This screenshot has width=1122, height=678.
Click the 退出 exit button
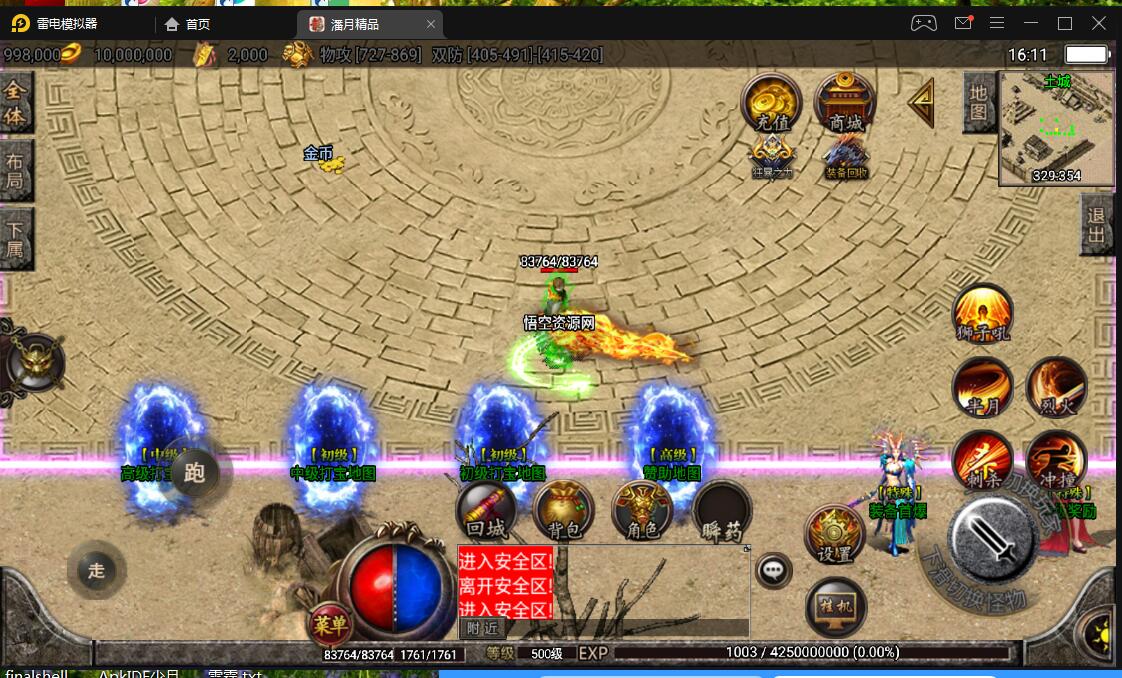(x=1097, y=223)
